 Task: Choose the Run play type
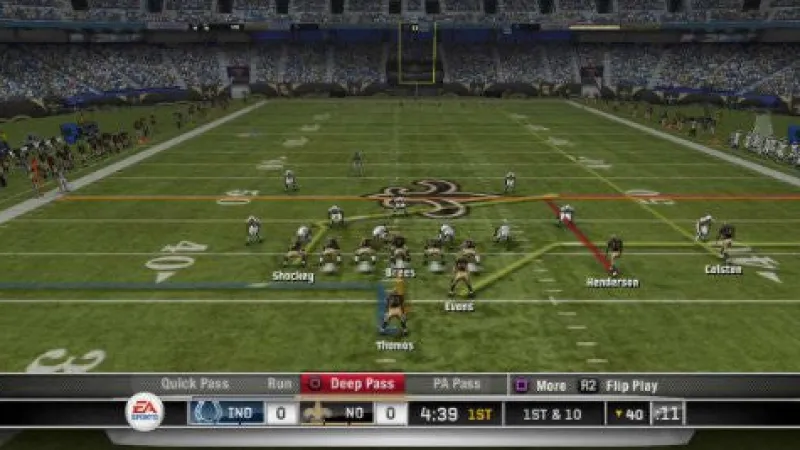[279, 384]
